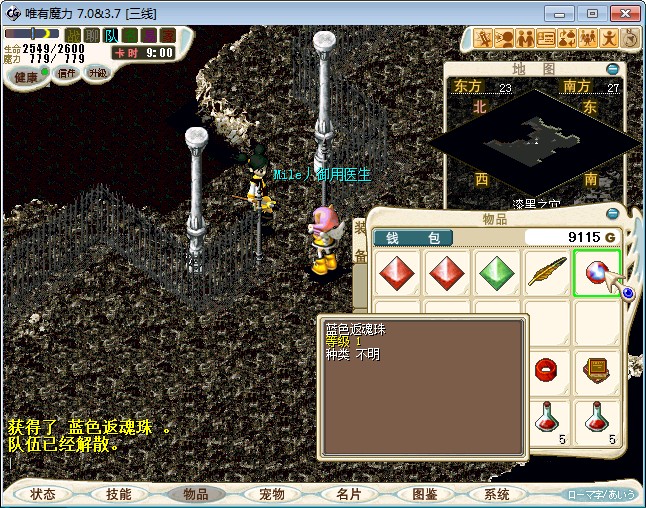Select the red ring item slot
The width and height of the screenshot is (646, 508).
[547, 371]
